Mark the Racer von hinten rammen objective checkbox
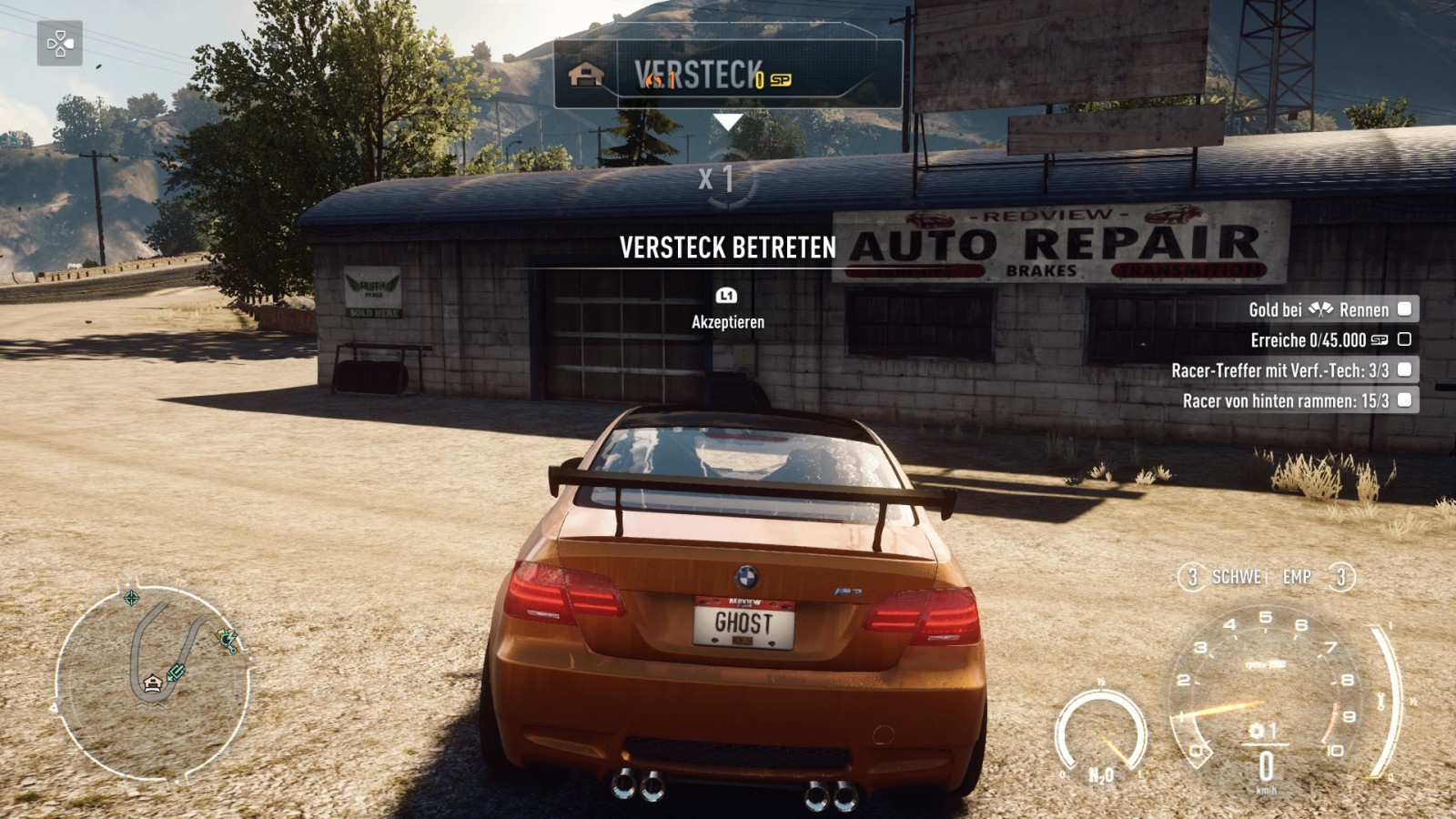This screenshot has height=819, width=1456. (x=1404, y=399)
